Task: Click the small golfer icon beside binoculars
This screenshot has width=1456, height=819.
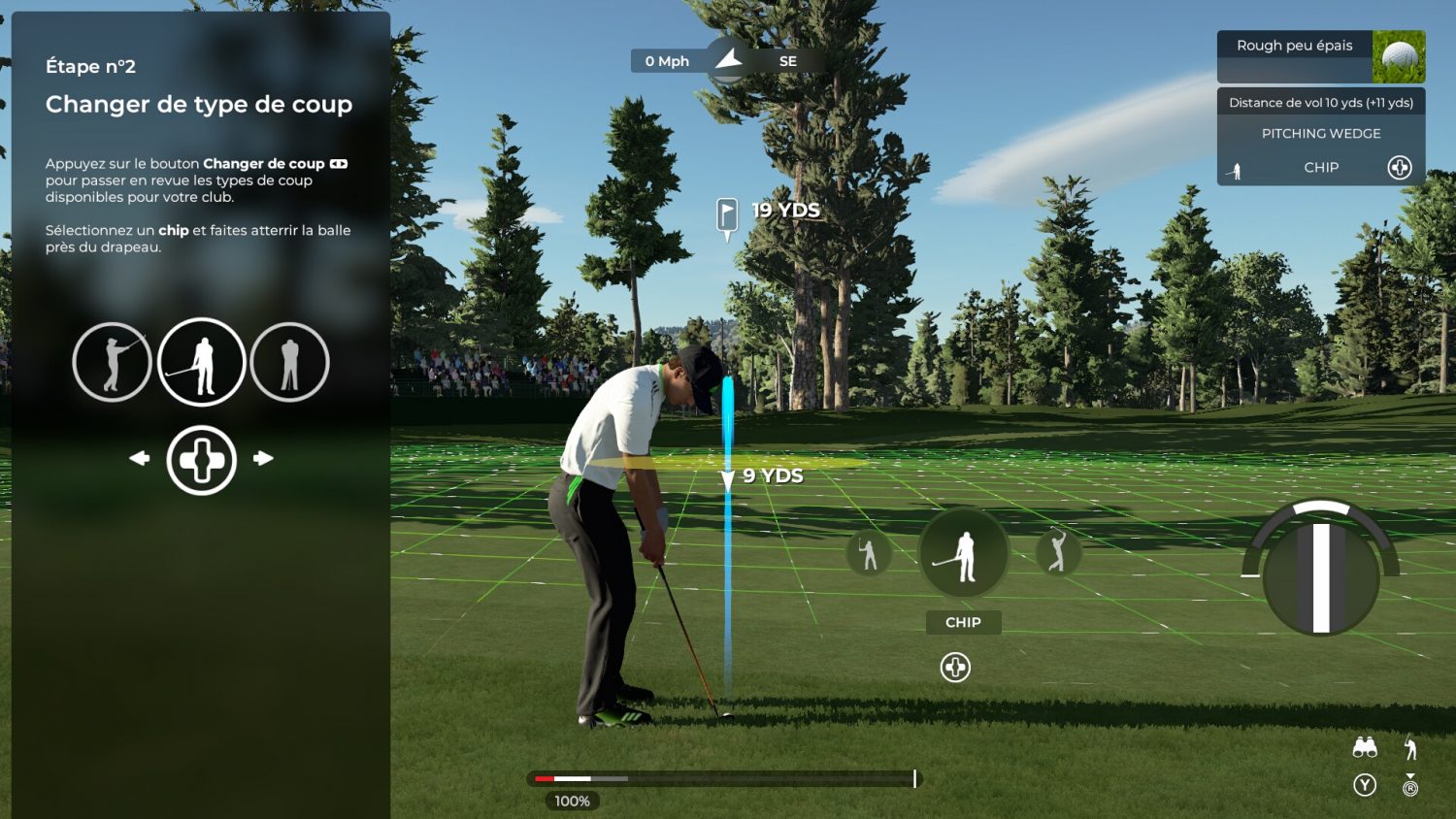Action: (1410, 747)
